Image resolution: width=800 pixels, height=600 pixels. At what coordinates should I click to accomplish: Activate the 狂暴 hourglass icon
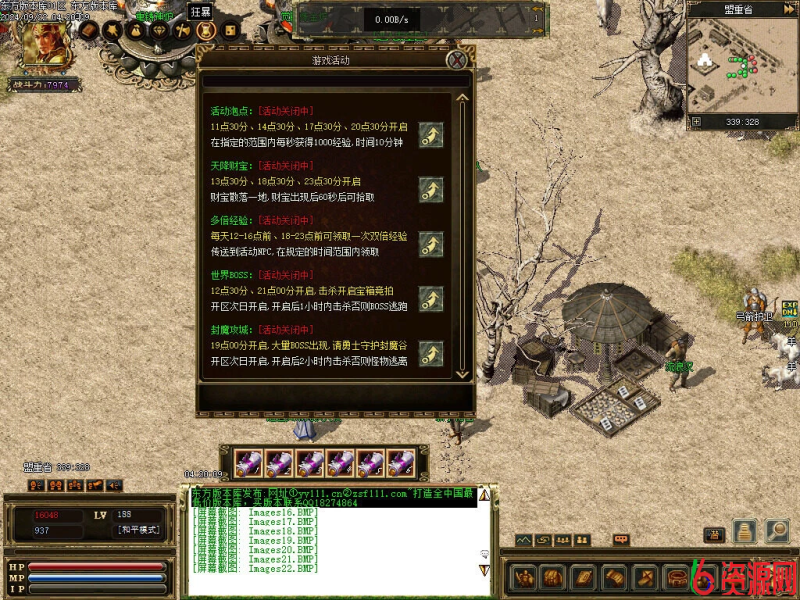tap(207, 31)
